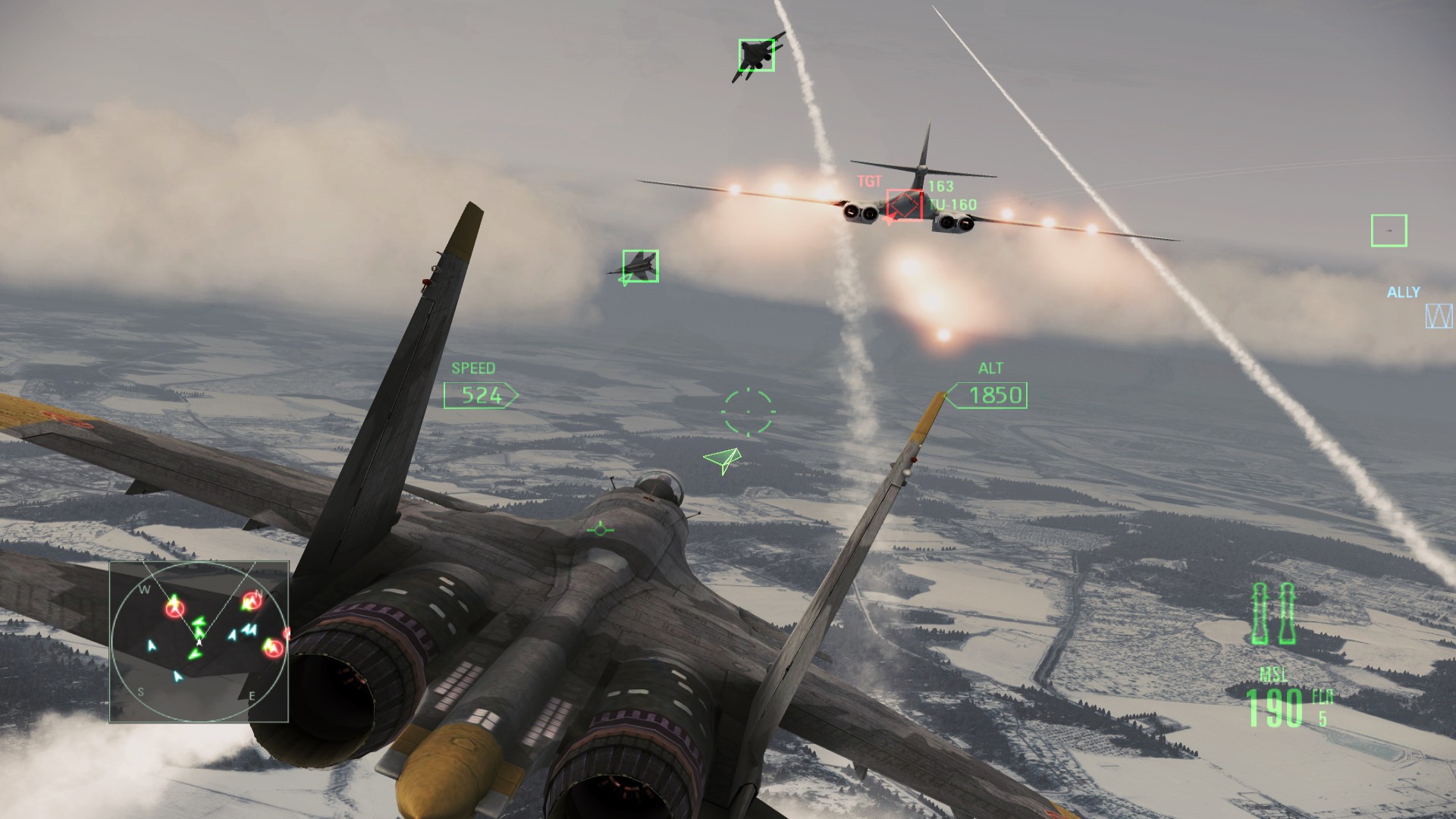Click the altitude value 1850 readout
Viewport: 1456px width, 819px height.
(x=995, y=395)
